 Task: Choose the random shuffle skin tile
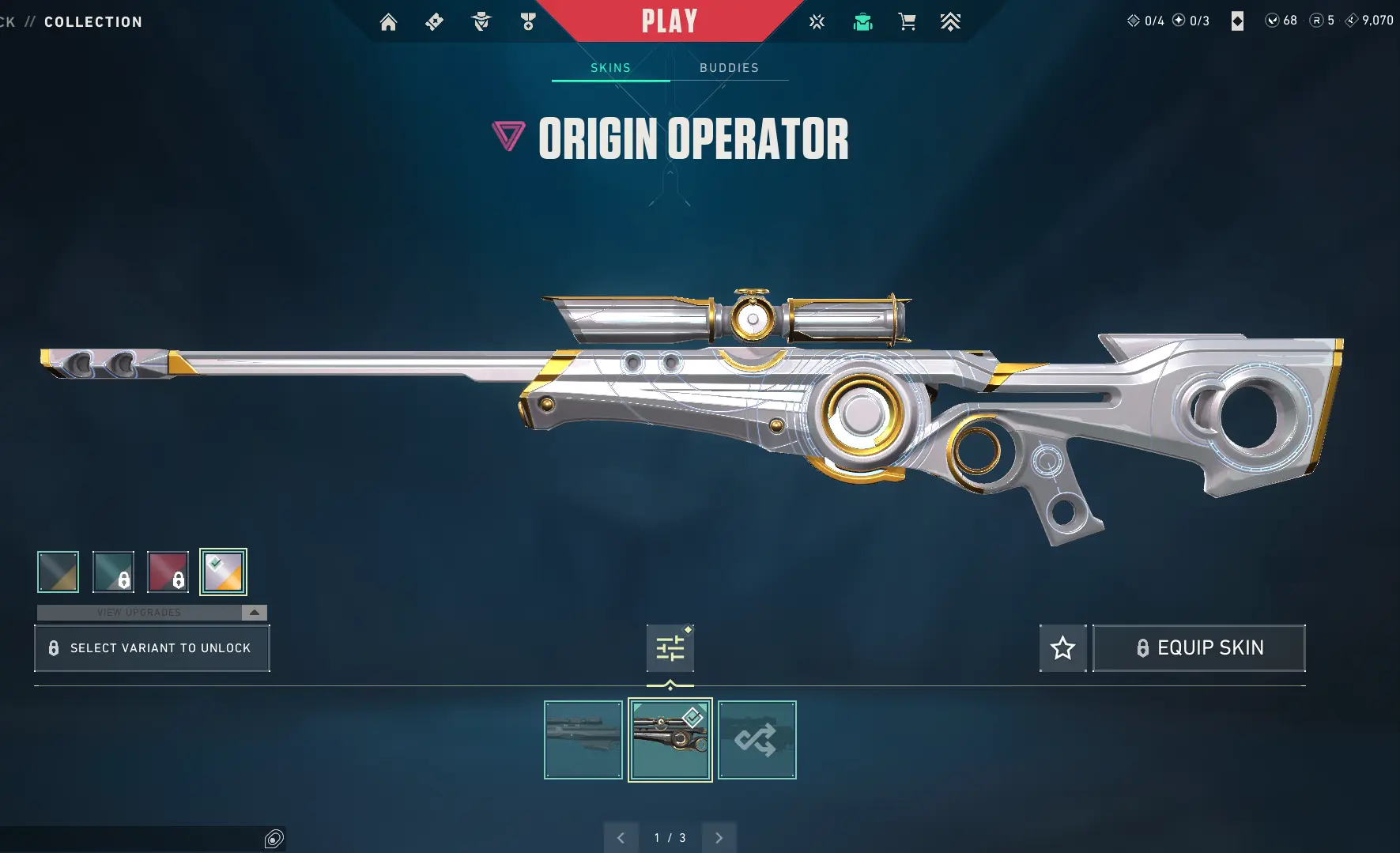click(757, 740)
